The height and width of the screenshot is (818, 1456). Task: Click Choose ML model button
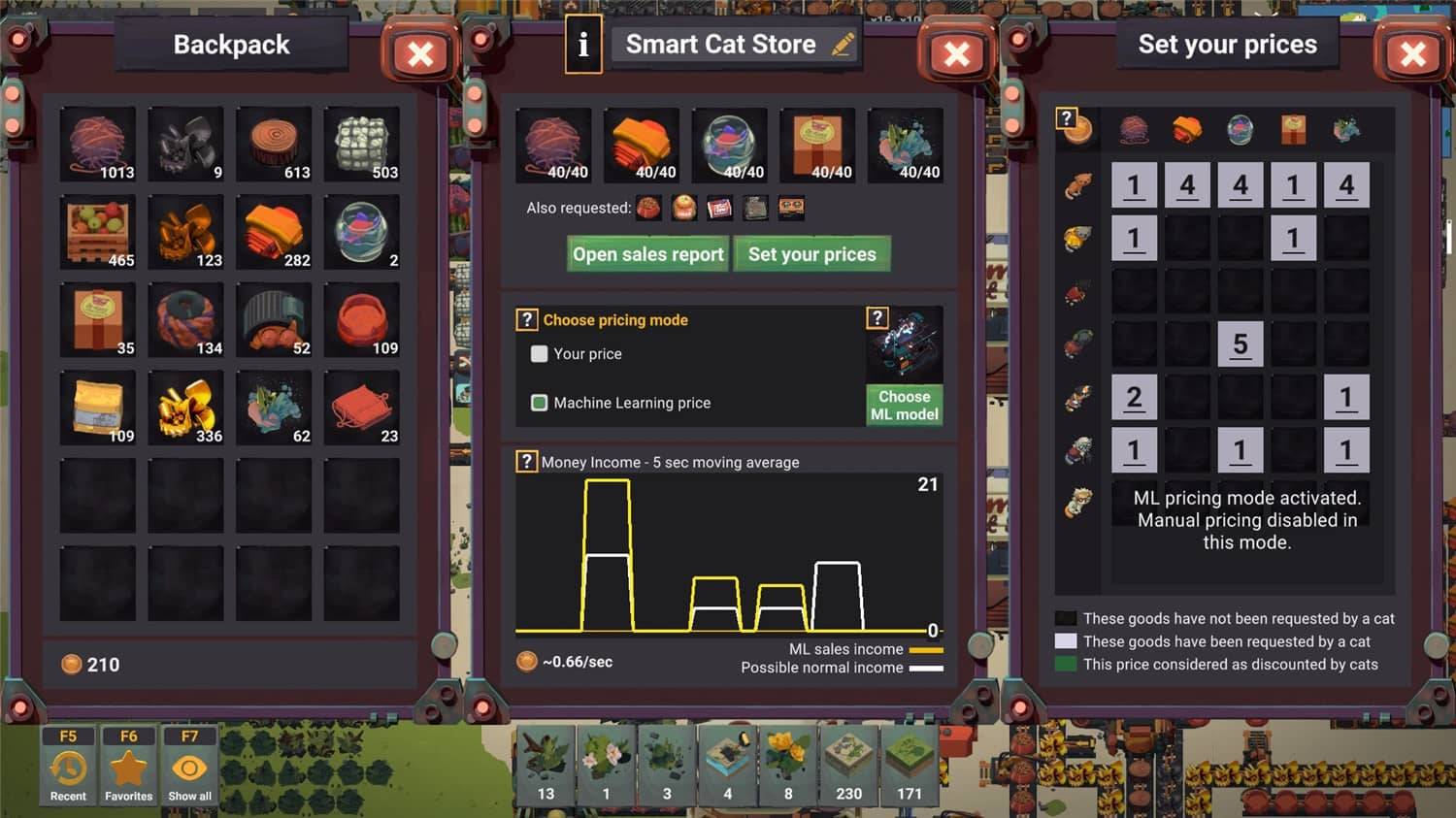pyautogui.click(x=904, y=405)
